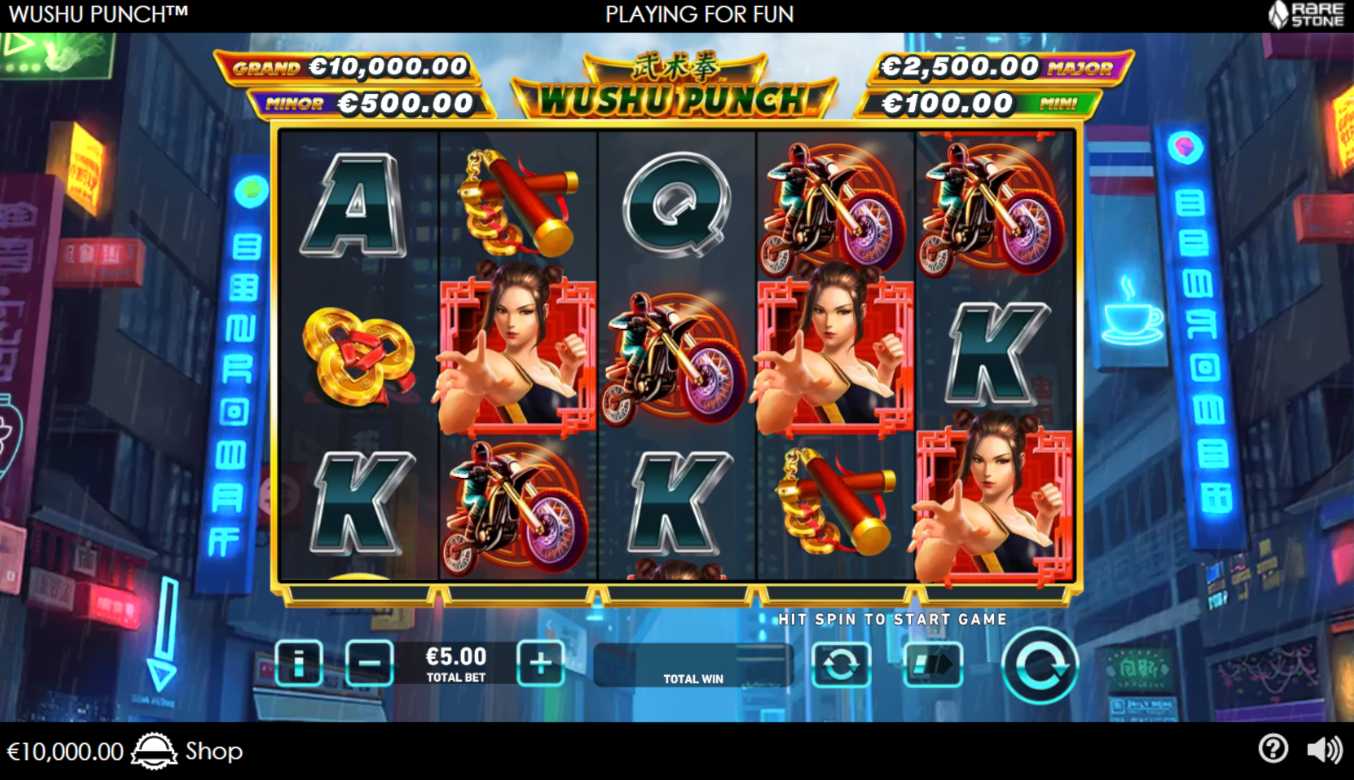The image size is (1354, 780).
Task: Increase the total bet with plus
Action: pos(540,663)
